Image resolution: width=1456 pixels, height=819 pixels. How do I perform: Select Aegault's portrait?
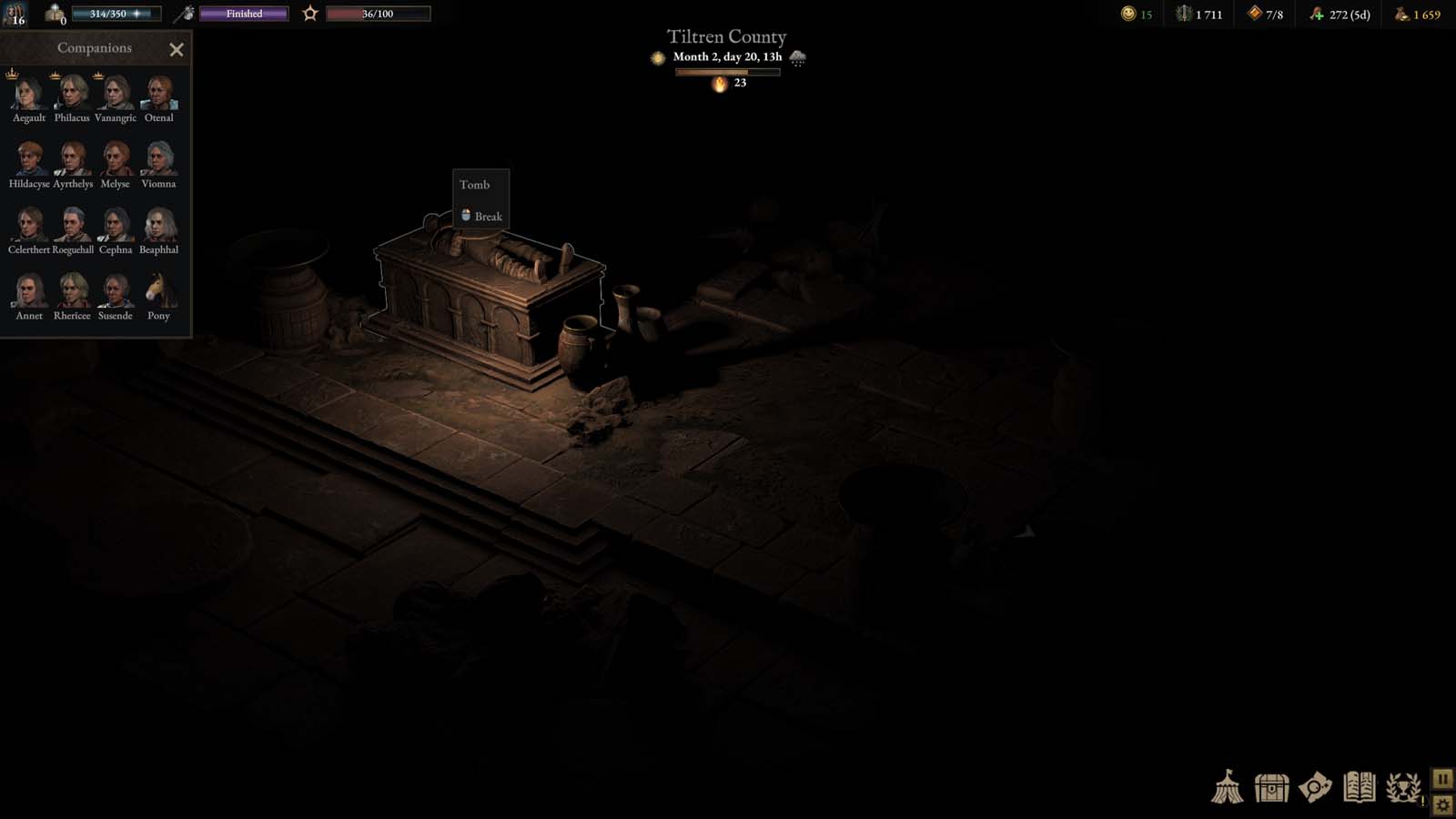coord(28,95)
